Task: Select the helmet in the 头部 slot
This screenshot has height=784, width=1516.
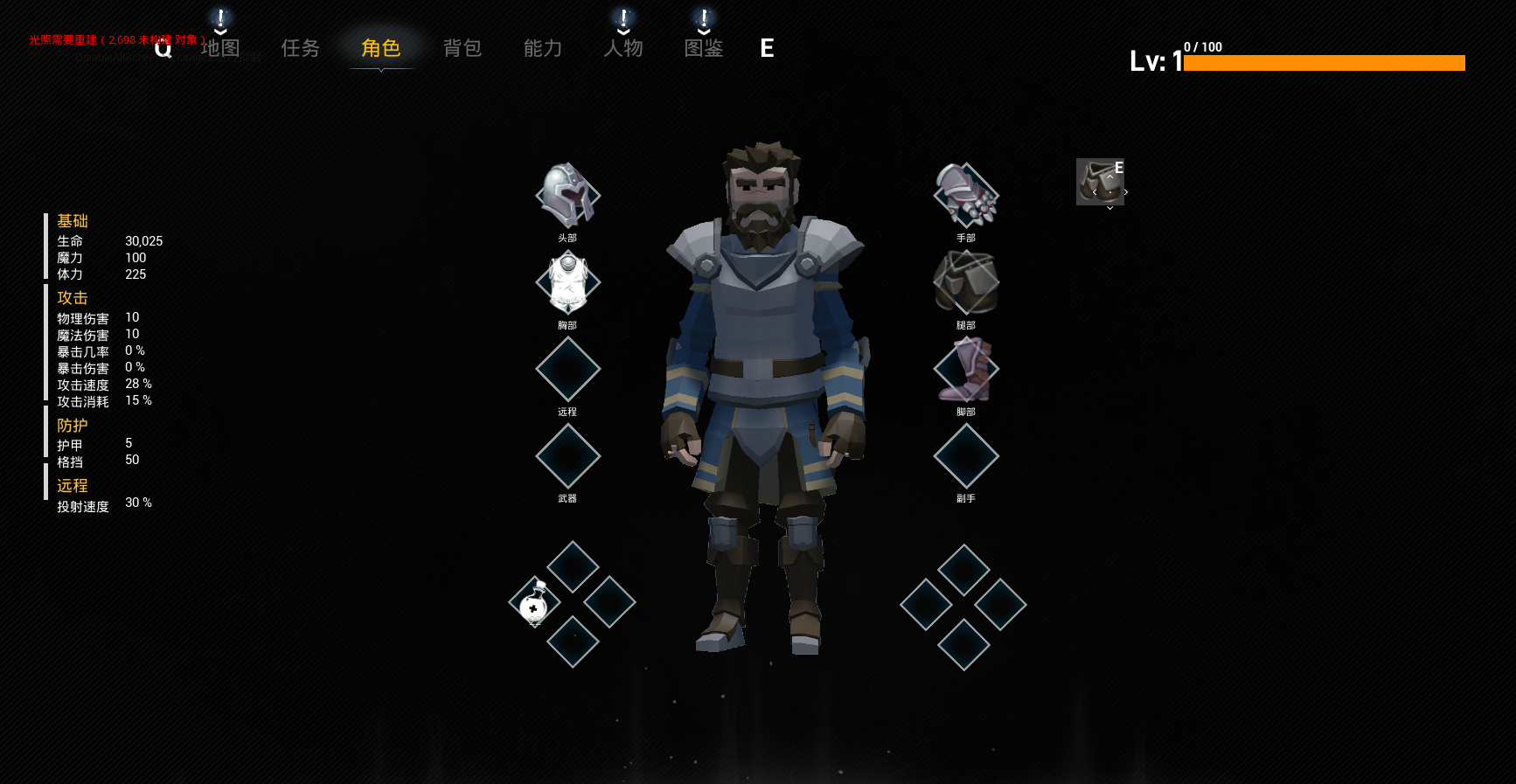Action: tap(568, 196)
